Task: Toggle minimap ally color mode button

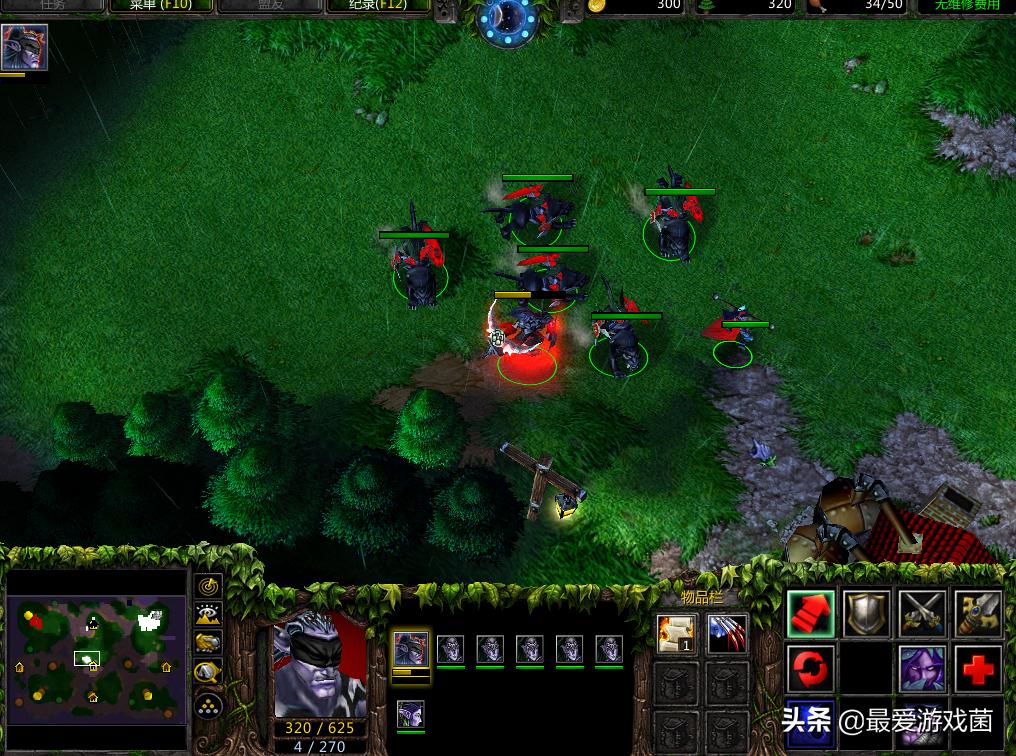Action: [x=208, y=643]
